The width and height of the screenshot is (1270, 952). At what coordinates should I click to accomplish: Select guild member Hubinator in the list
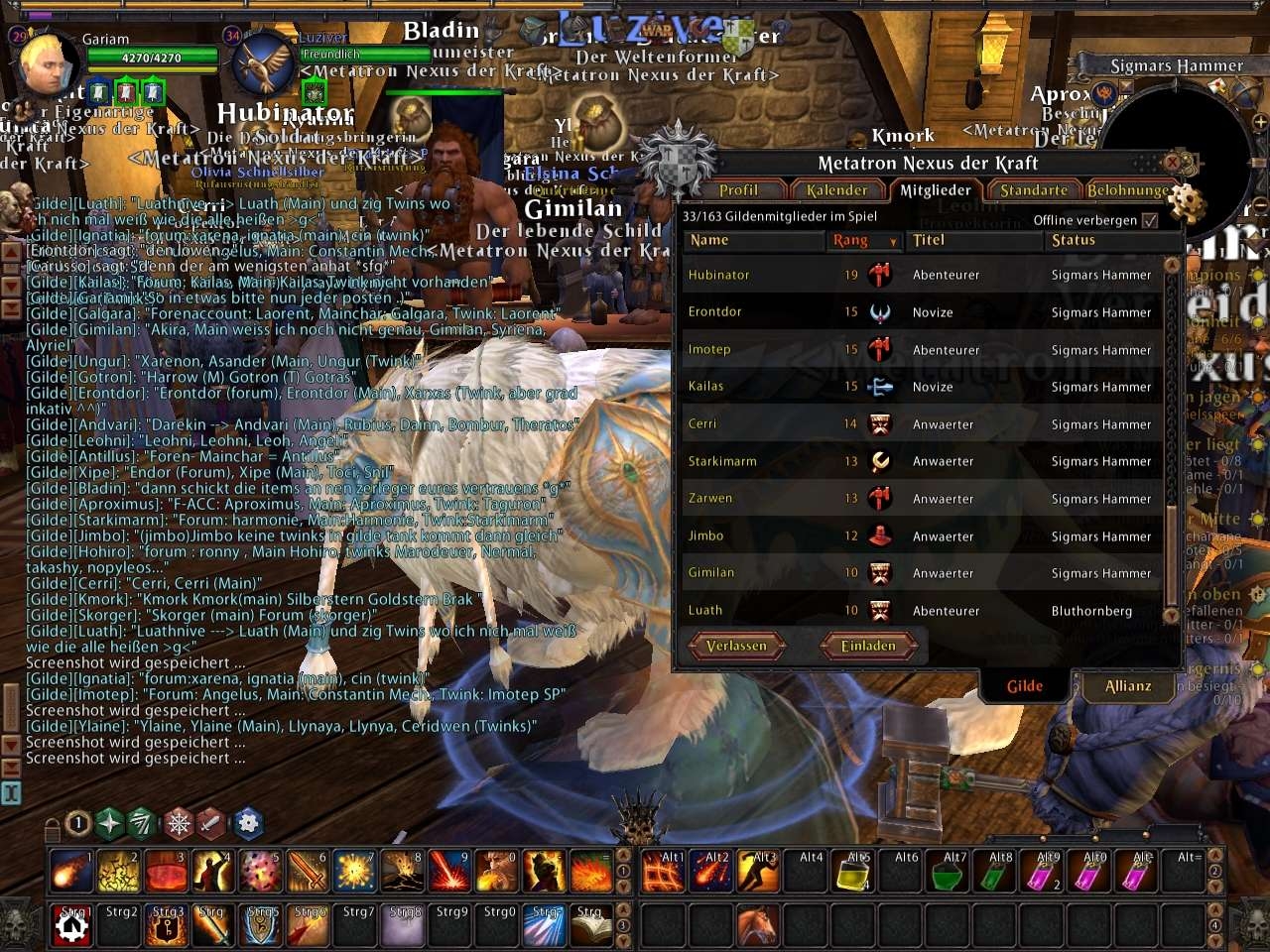click(719, 275)
